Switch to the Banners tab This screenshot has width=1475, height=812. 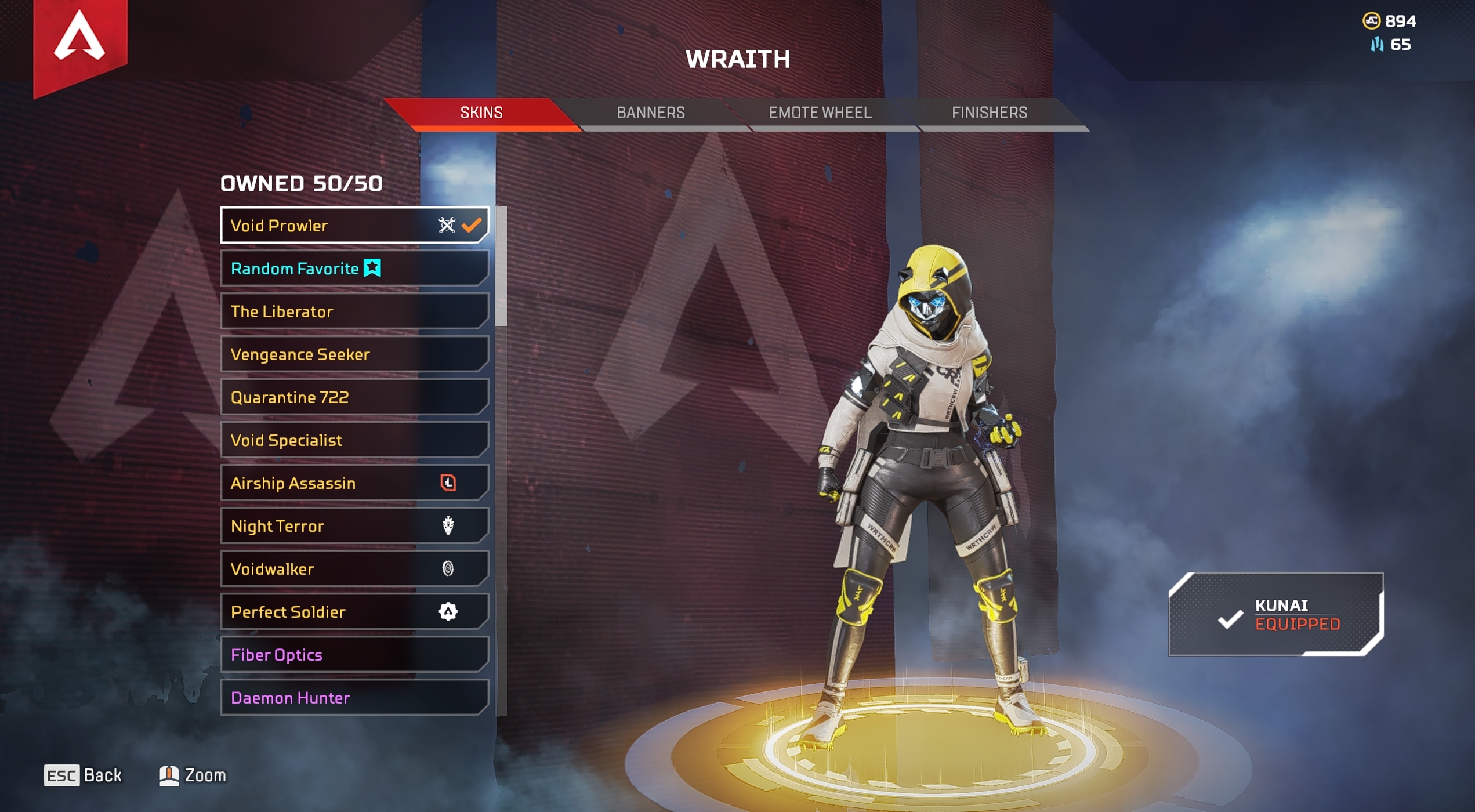[x=650, y=113]
